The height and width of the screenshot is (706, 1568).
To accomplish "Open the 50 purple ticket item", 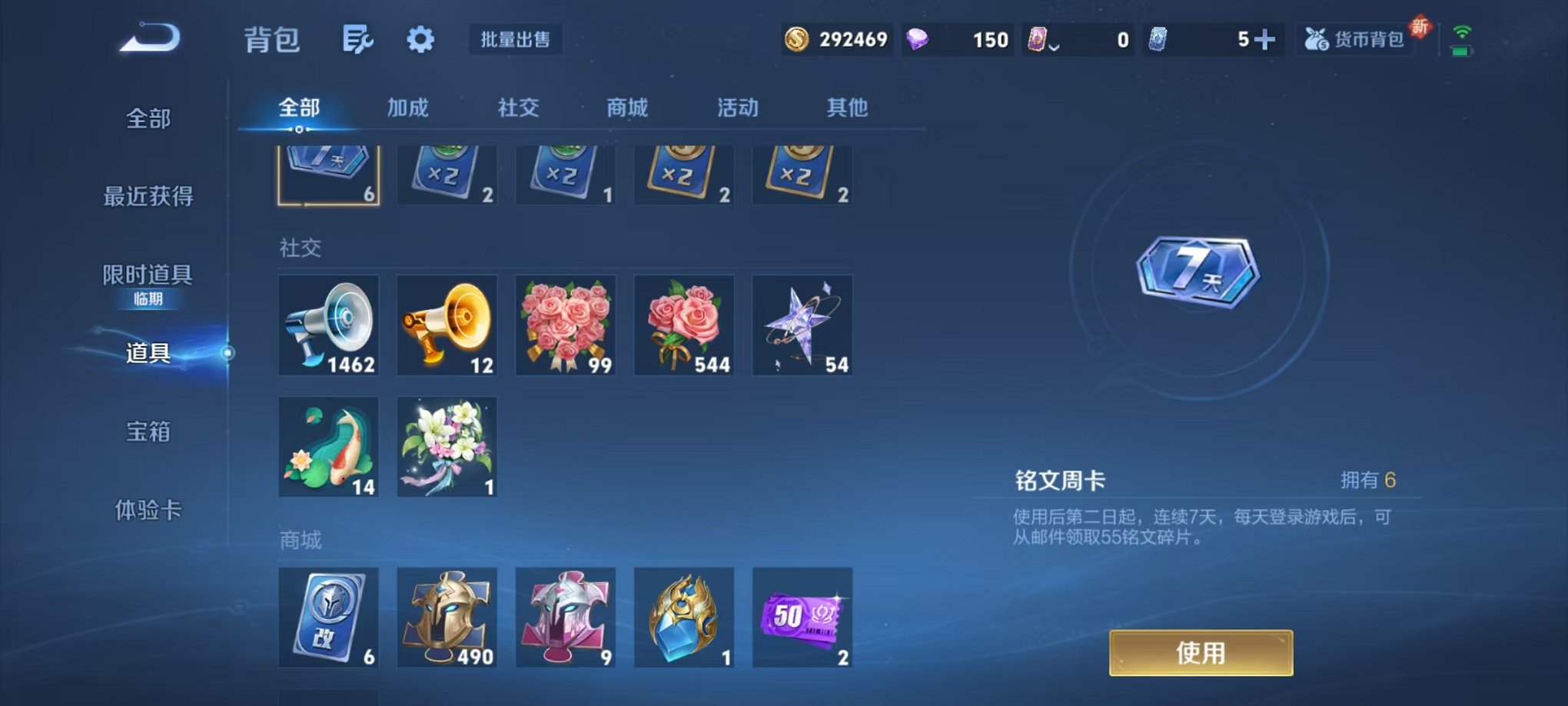I will pyautogui.click(x=803, y=618).
